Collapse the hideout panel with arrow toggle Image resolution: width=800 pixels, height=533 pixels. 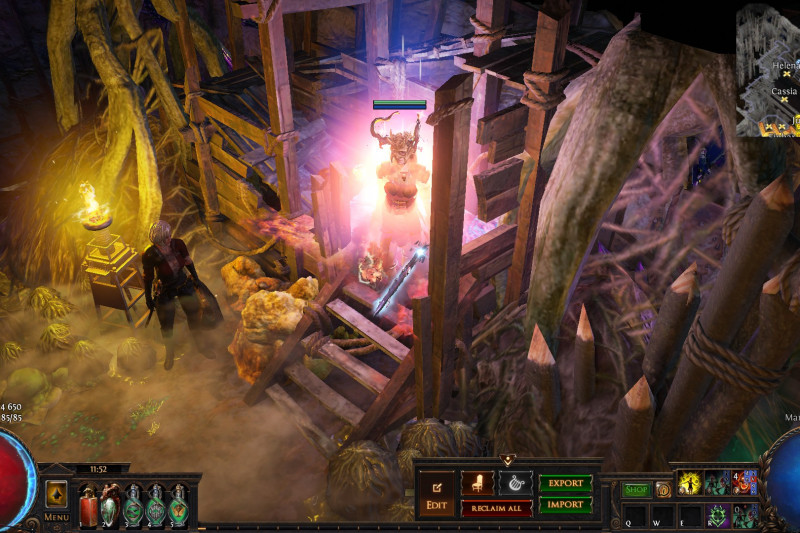[509, 460]
